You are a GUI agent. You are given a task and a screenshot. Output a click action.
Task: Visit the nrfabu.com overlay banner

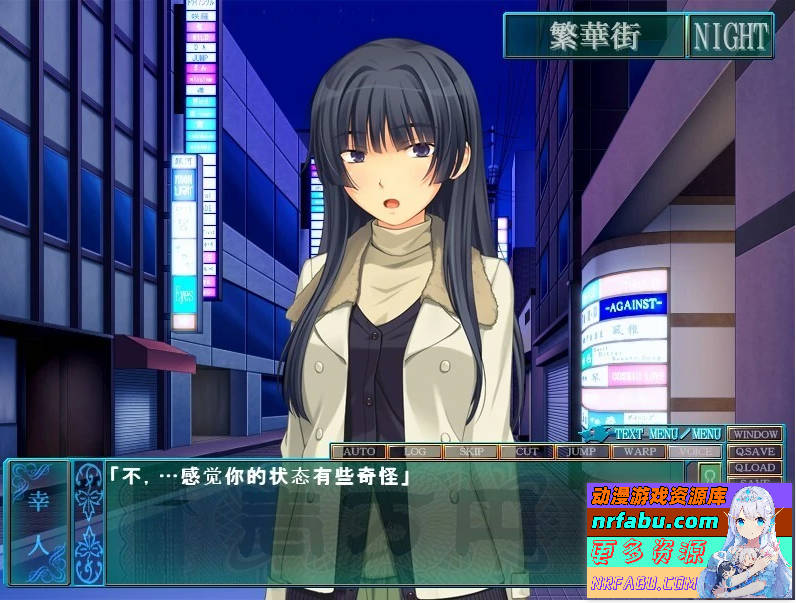click(x=660, y=521)
